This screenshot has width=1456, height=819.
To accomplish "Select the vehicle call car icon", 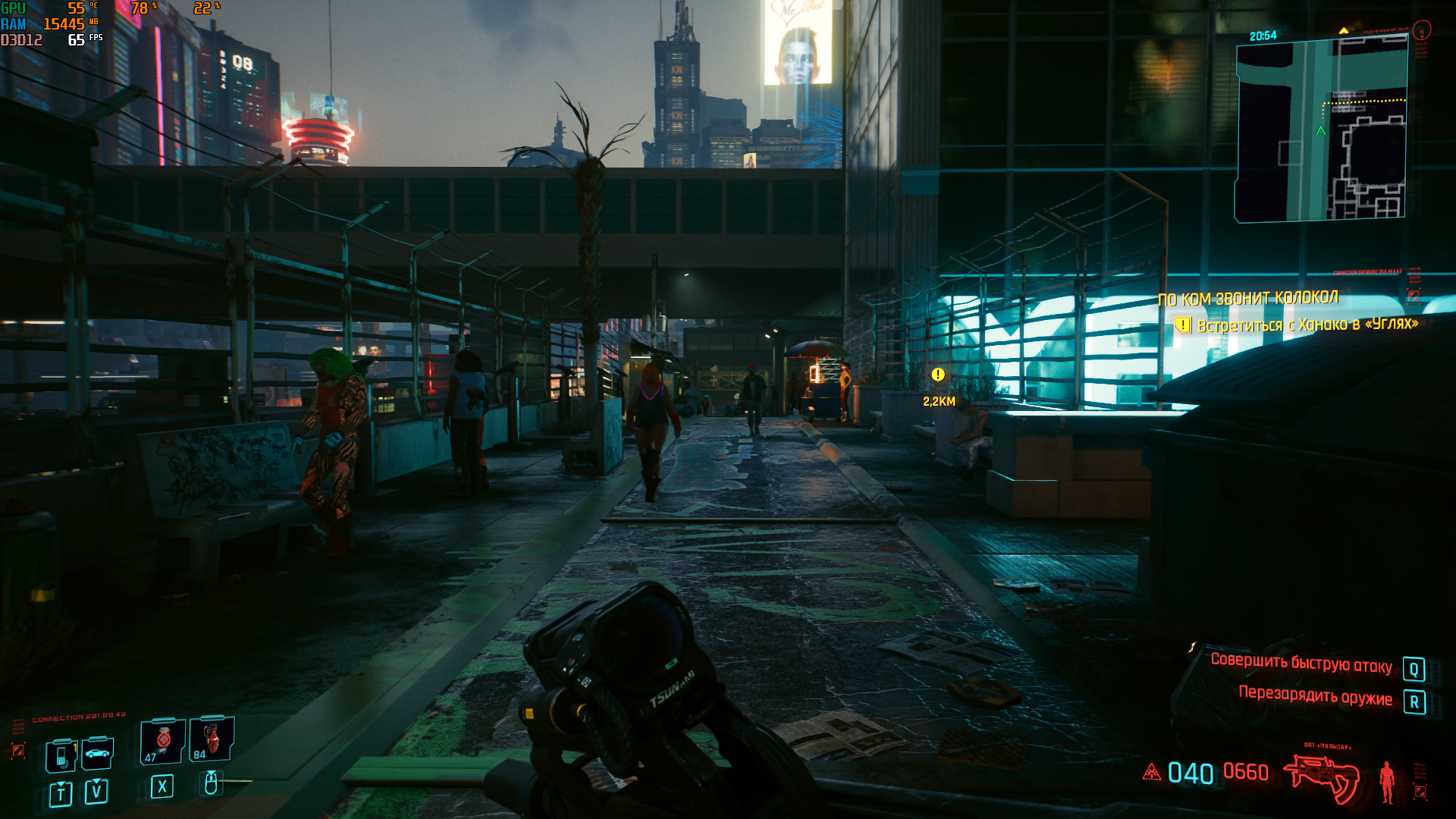I will click(x=98, y=753).
